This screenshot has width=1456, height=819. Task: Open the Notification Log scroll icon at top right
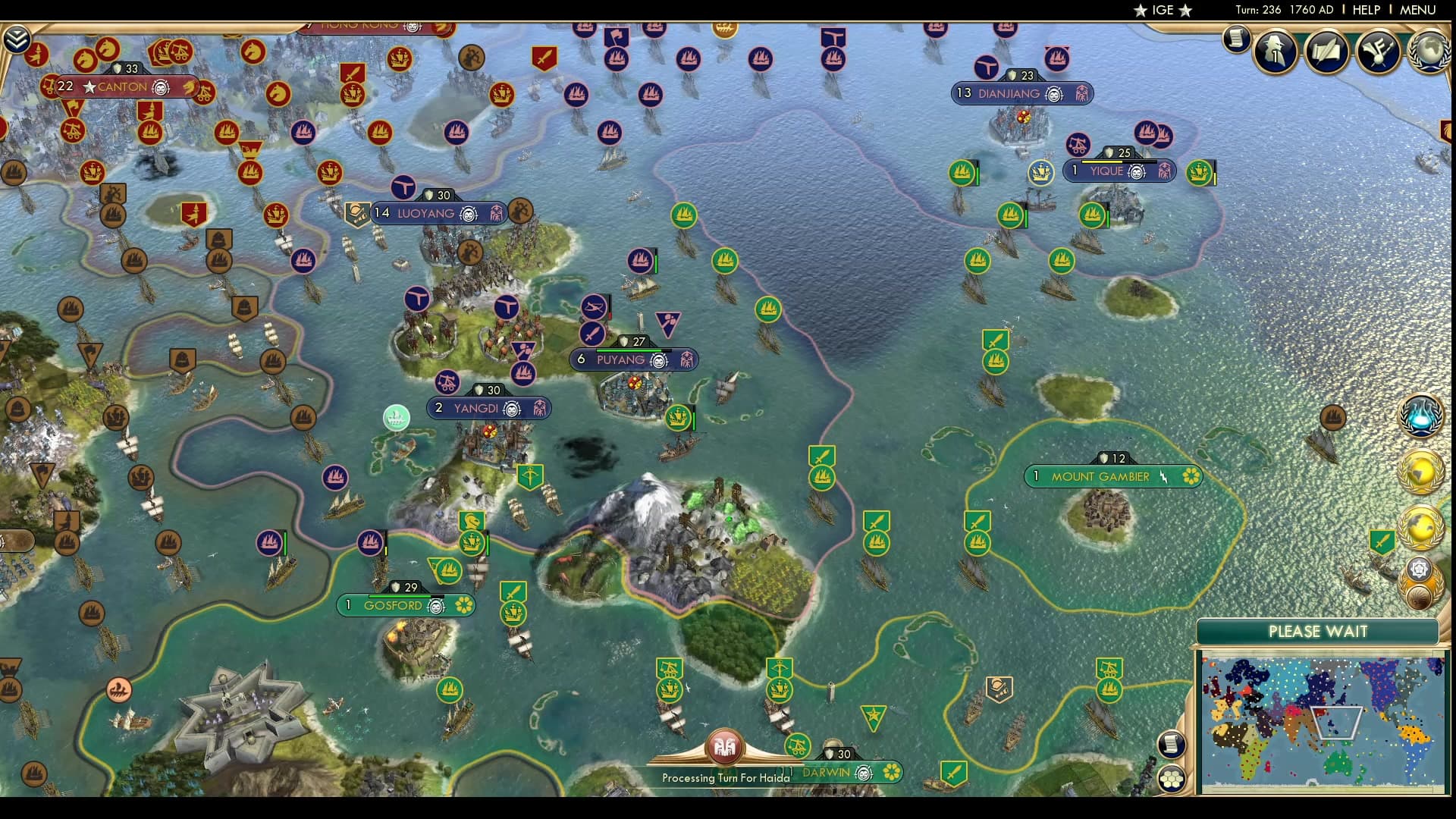click(x=1235, y=38)
